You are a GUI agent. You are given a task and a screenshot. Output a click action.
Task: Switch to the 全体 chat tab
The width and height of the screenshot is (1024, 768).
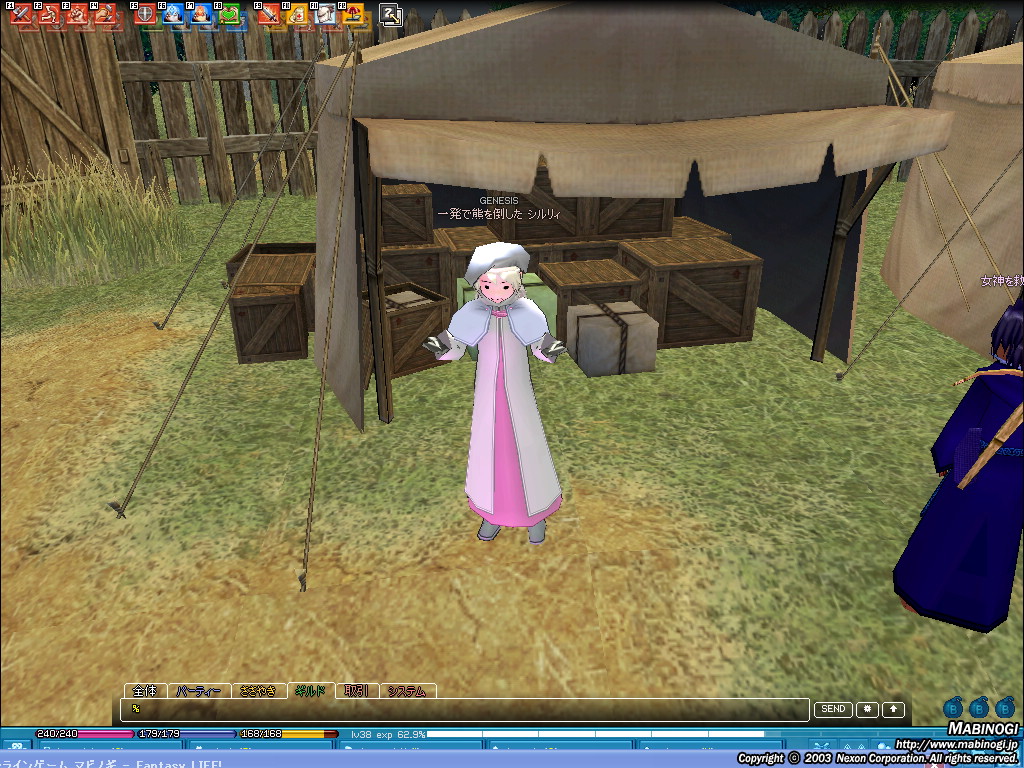click(x=145, y=691)
